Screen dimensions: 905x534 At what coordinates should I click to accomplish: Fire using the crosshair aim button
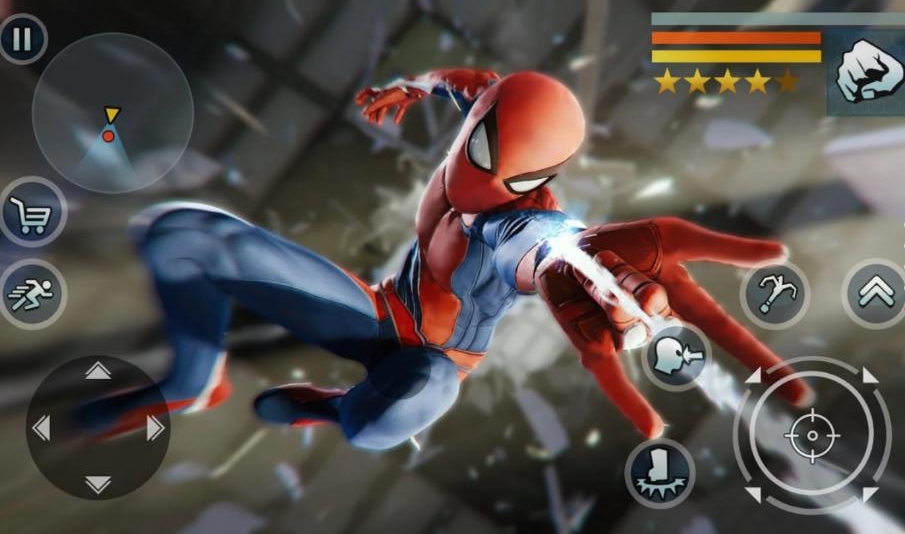click(811, 436)
